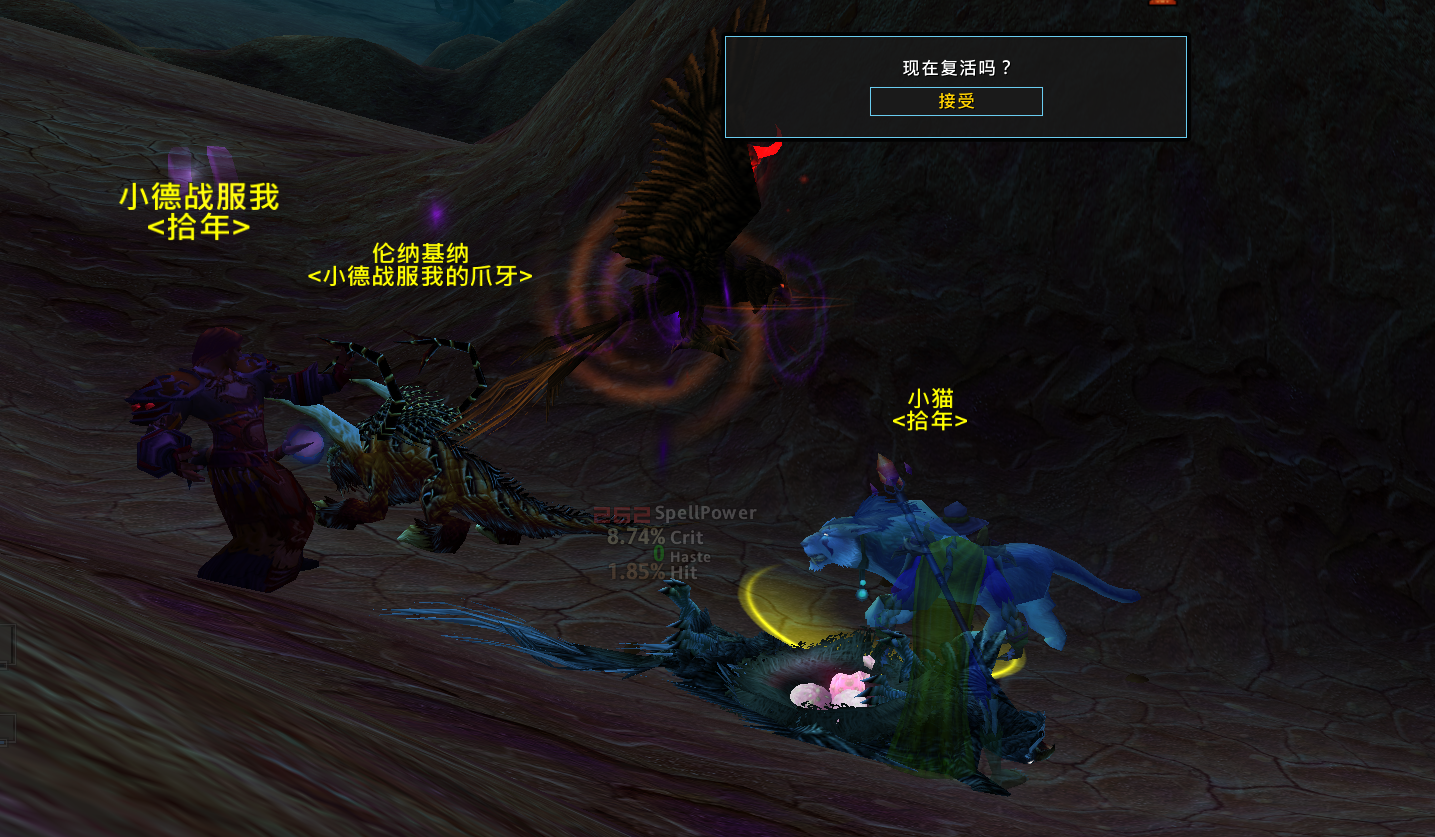Click the faint frame on the left screen edge

point(8,645)
